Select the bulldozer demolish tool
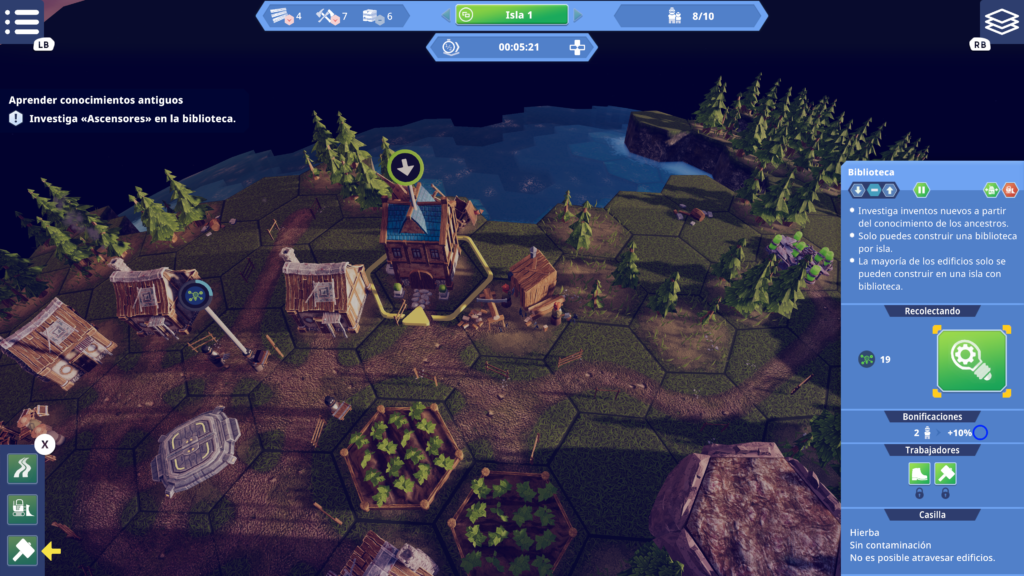This screenshot has width=1024, height=576. pyautogui.click(x=22, y=509)
